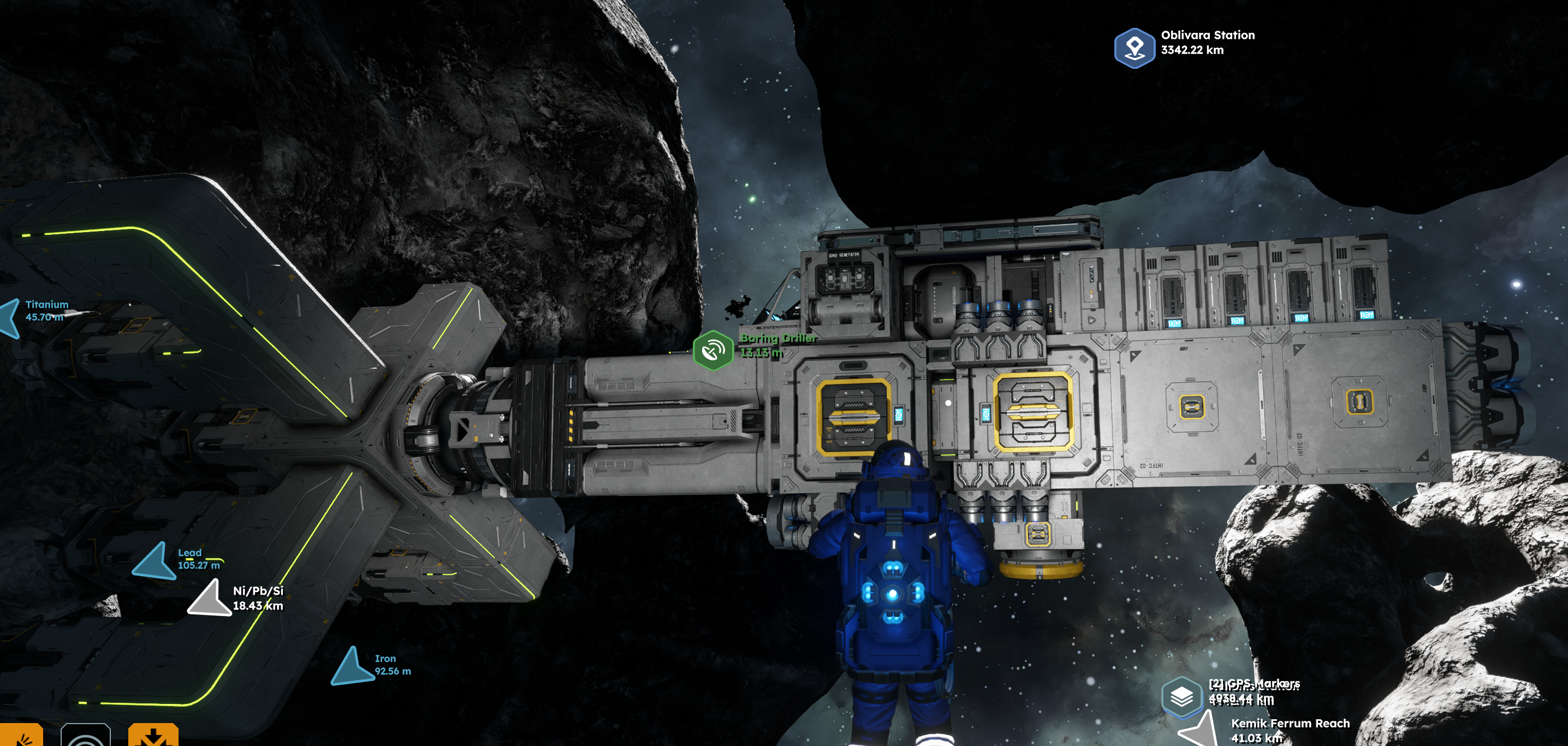
Task: Toggle the concentric circles status icon
Action: 86,735
